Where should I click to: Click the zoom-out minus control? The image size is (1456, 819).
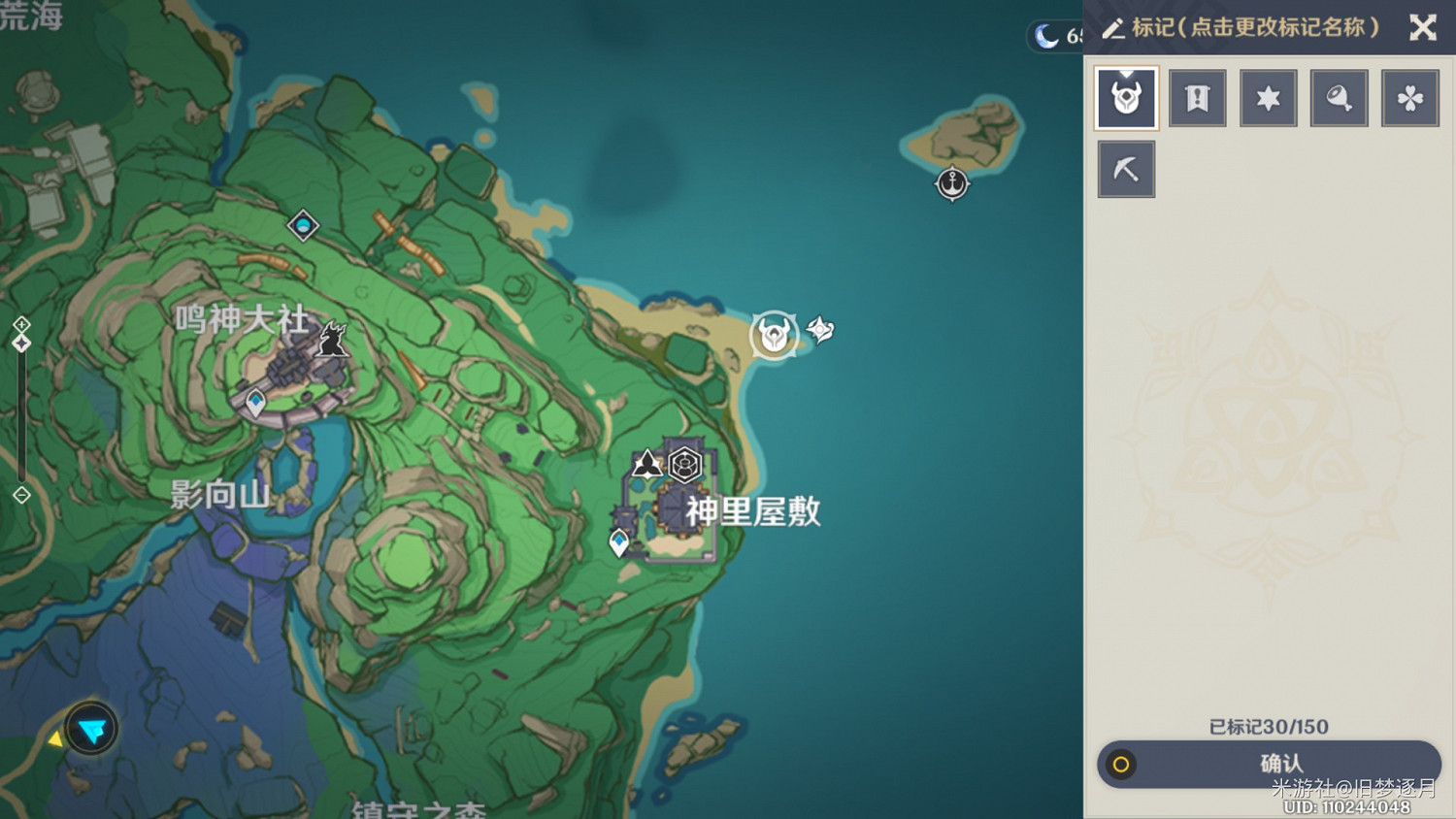pos(19,495)
